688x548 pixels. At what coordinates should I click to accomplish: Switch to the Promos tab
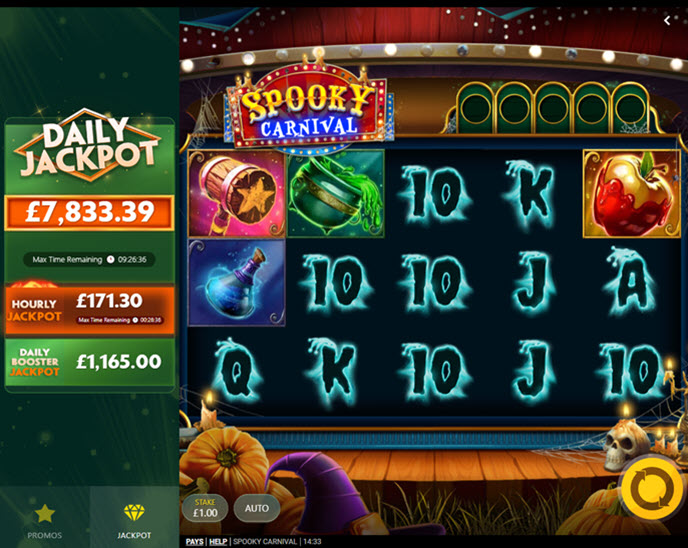point(44,520)
